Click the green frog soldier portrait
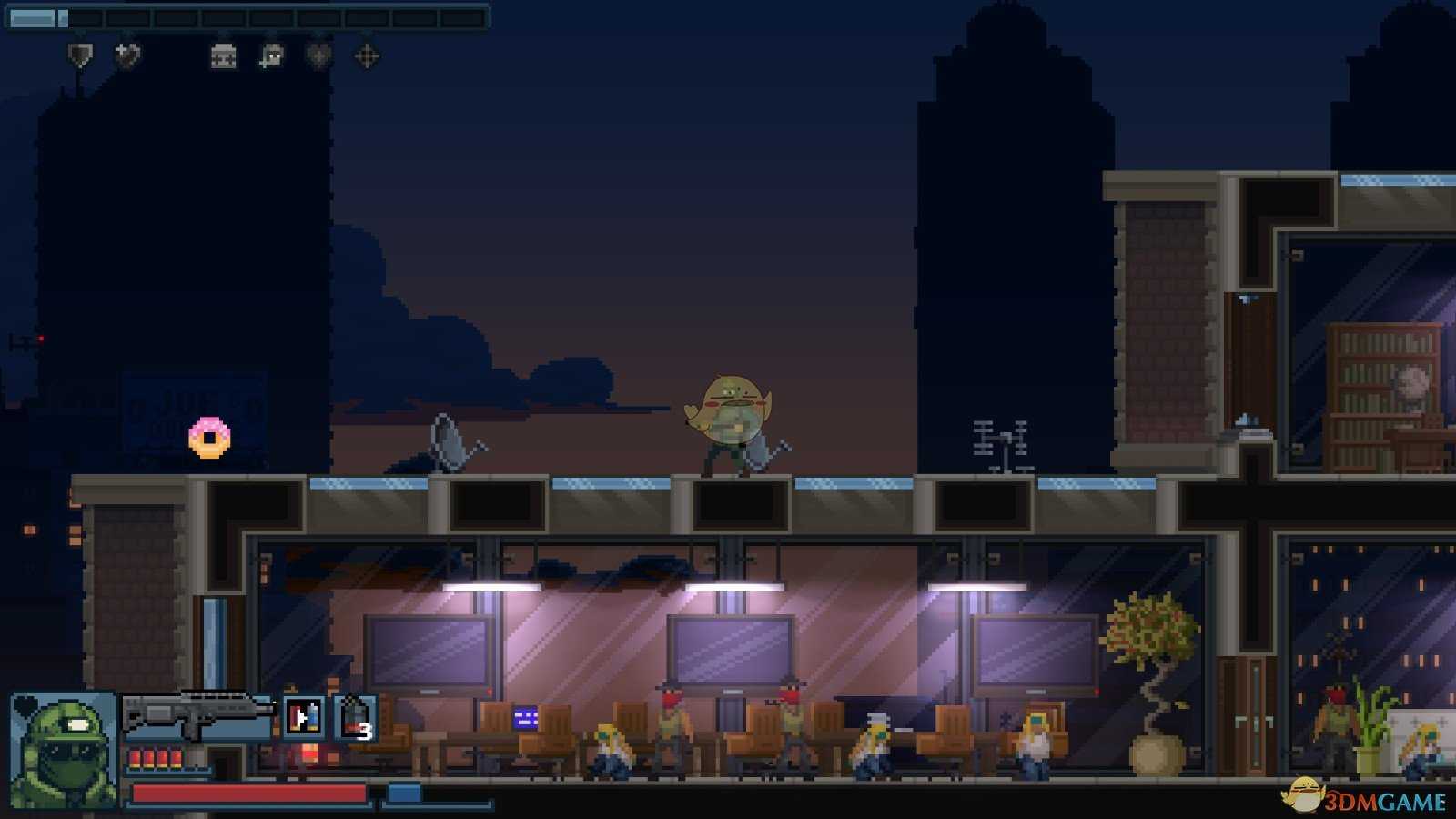 click(62, 750)
